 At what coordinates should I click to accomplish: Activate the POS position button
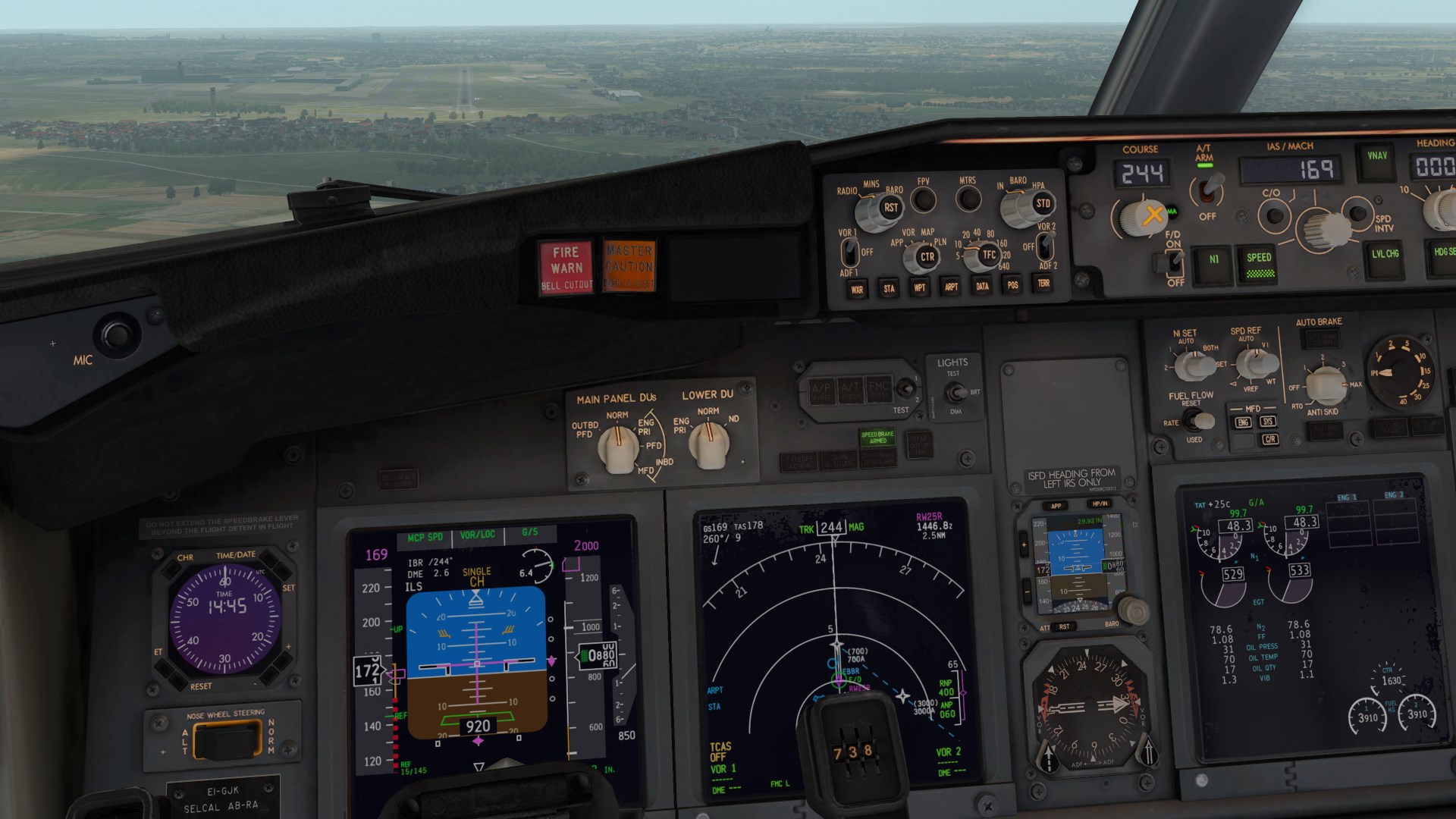click(x=1013, y=285)
